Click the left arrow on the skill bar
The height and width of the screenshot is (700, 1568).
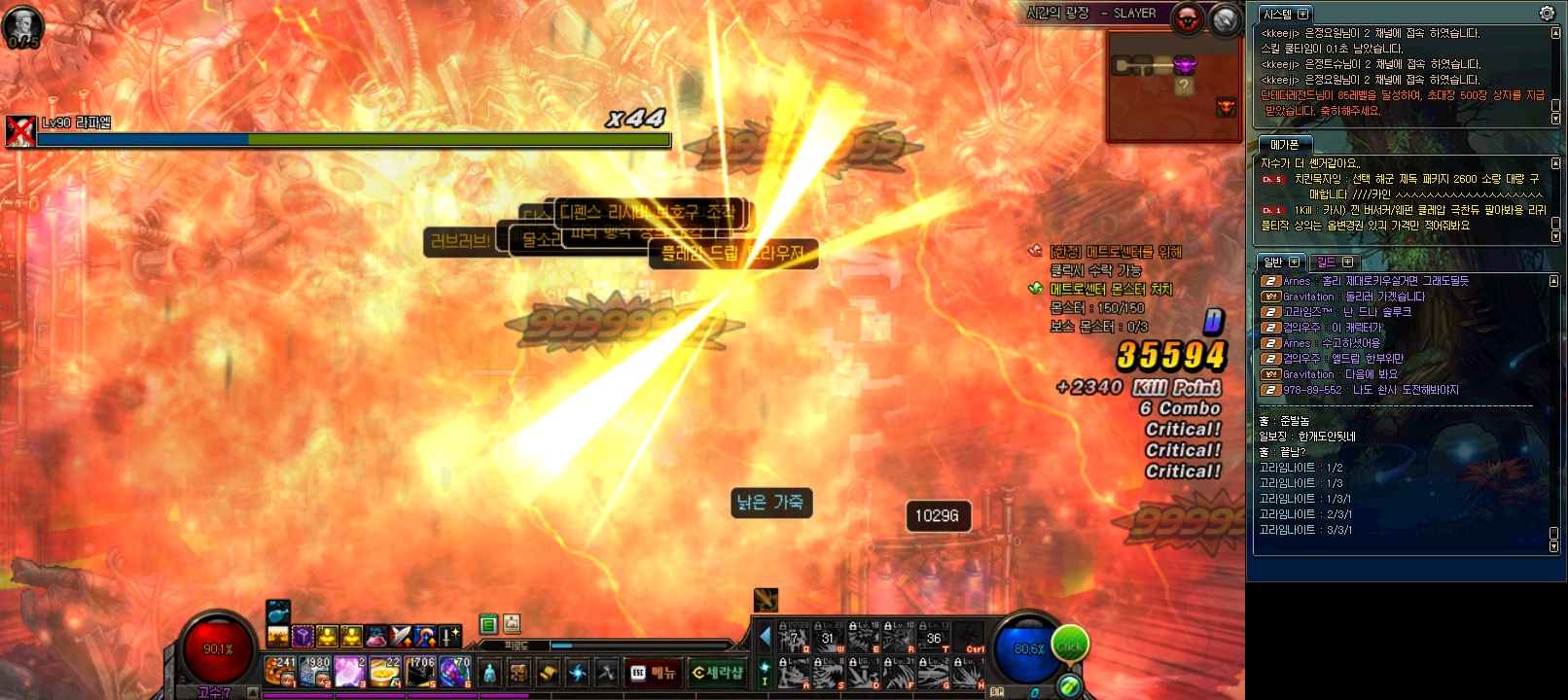click(x=765, y=637)
